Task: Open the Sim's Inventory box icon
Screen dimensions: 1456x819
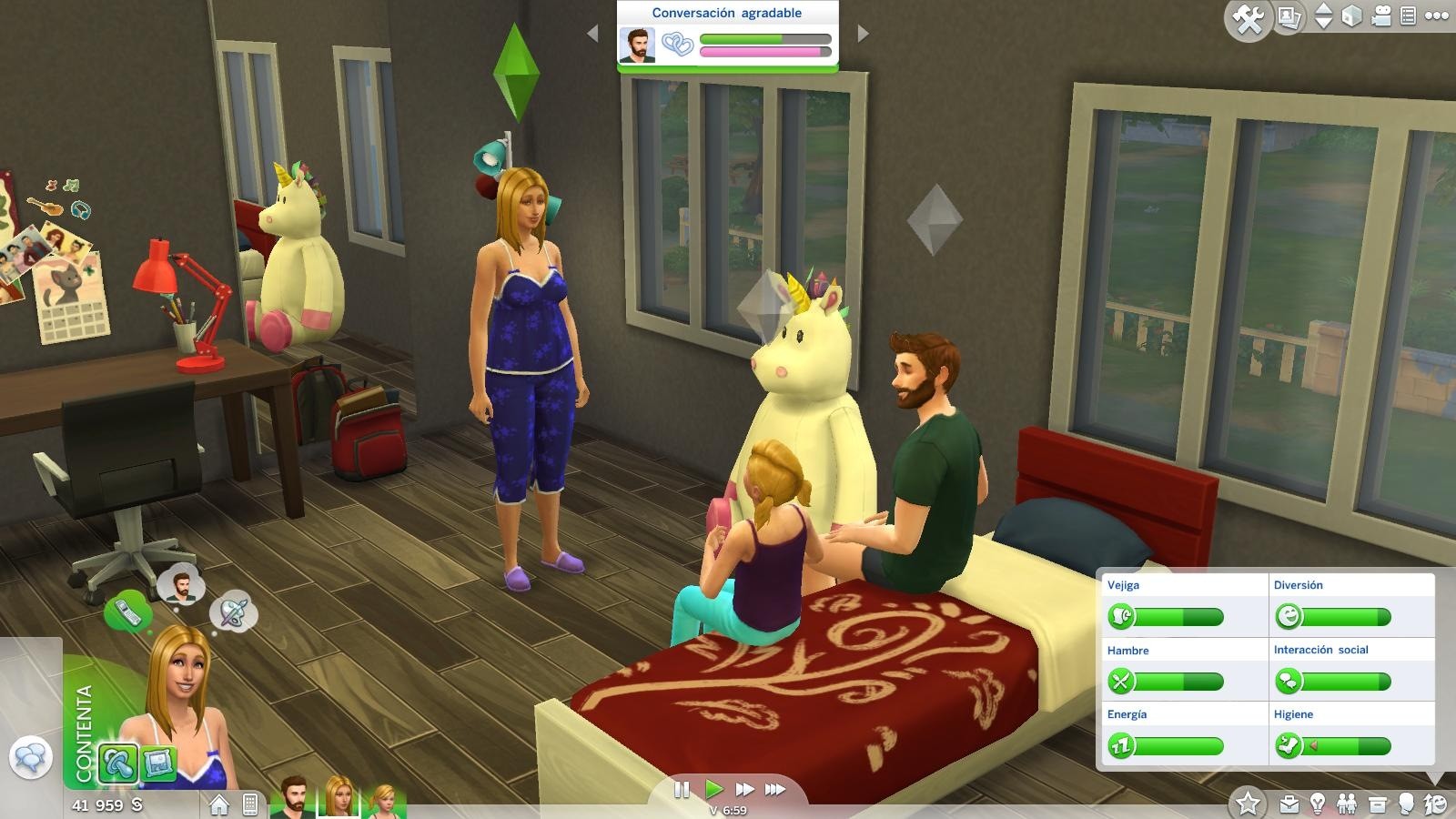Action: click(x=1378, y=804)
